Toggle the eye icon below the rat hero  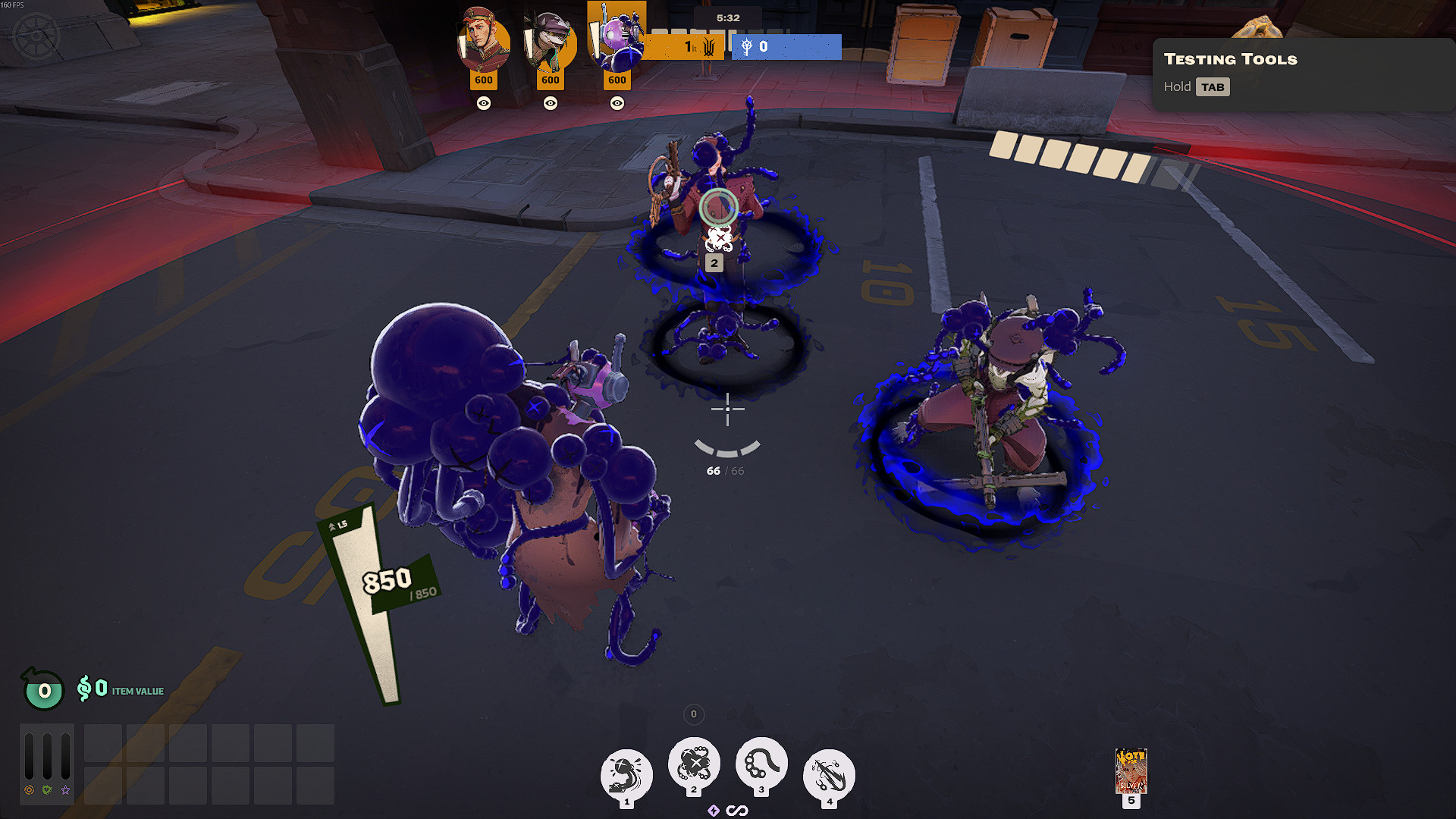[550, 103]
